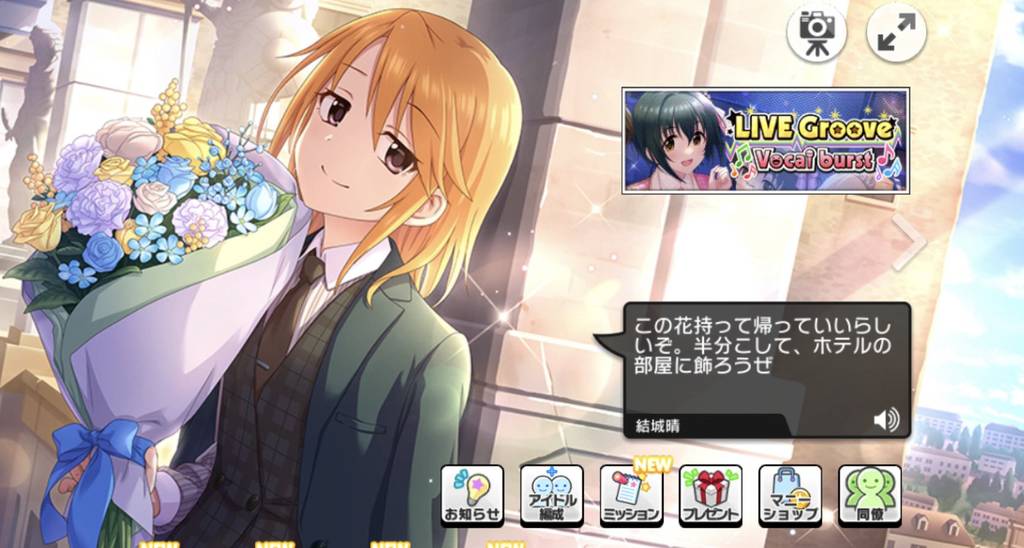Open the 同僚 colleagues button
1024x548 pixels.
(869, 495)
